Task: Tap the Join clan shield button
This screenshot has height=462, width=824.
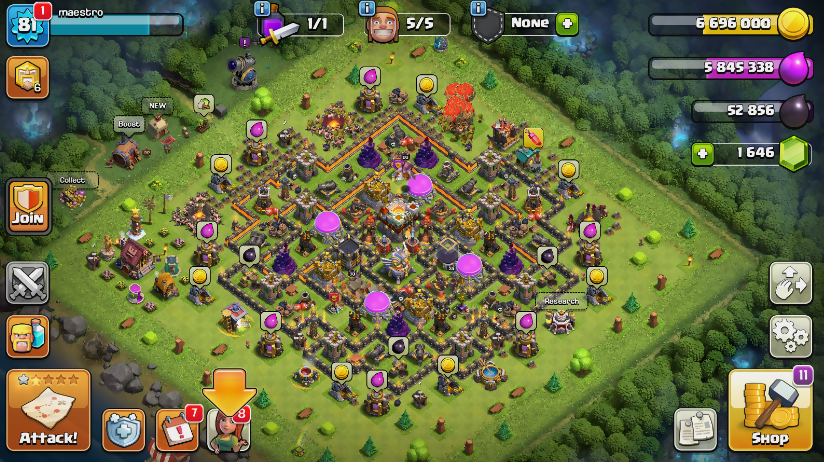Action: click(28, 207)
